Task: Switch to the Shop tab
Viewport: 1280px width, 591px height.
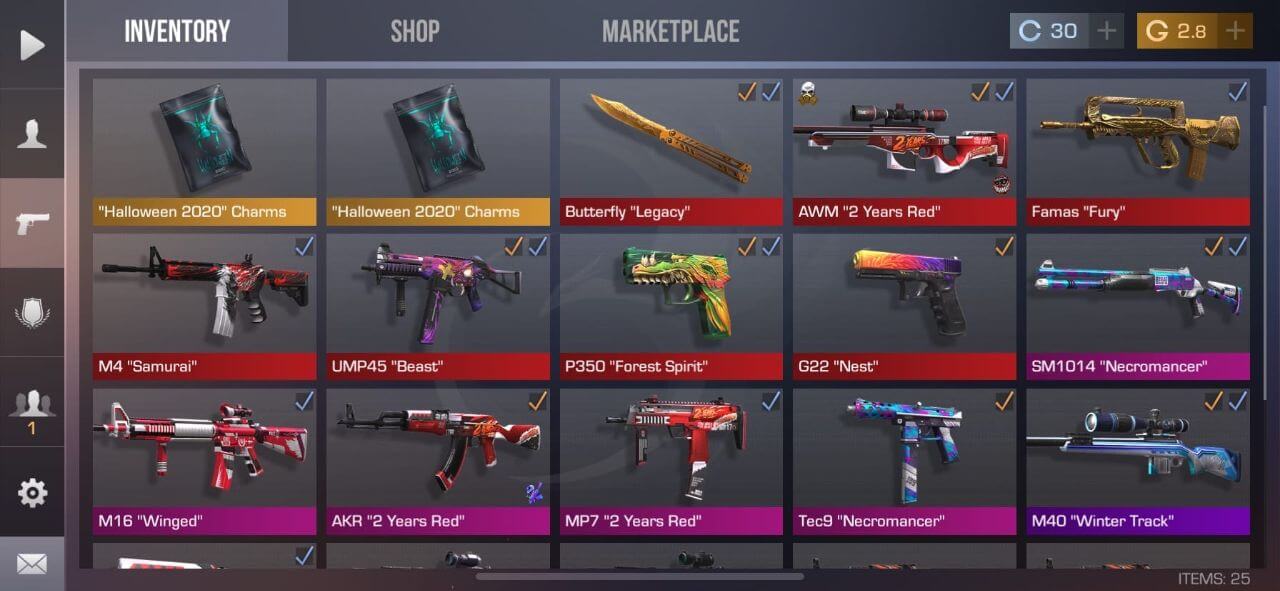Action: 415,31
